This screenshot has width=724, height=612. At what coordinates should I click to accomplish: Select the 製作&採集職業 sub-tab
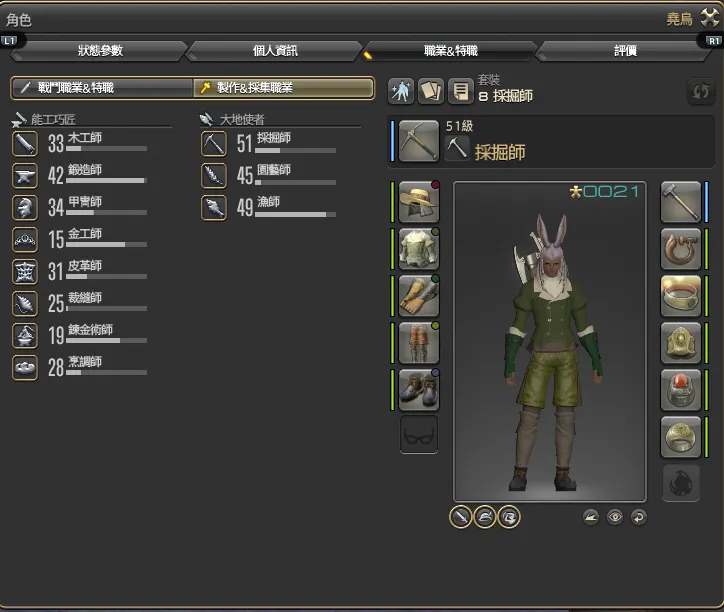click(x=283, y=88)
